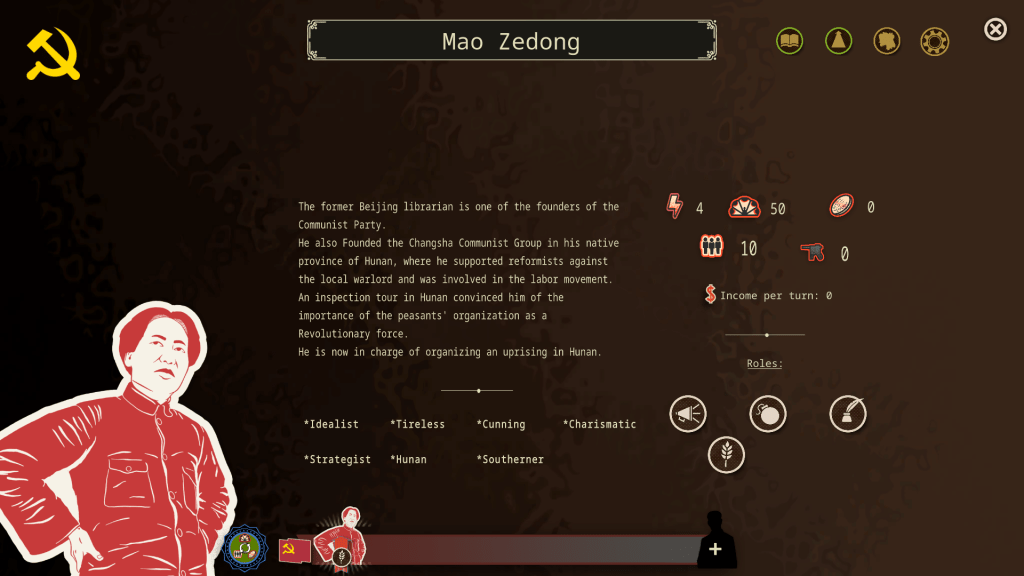Select the Tireless trait
The height and width of the screenshot is (576, 1024).
click(418, 425)
